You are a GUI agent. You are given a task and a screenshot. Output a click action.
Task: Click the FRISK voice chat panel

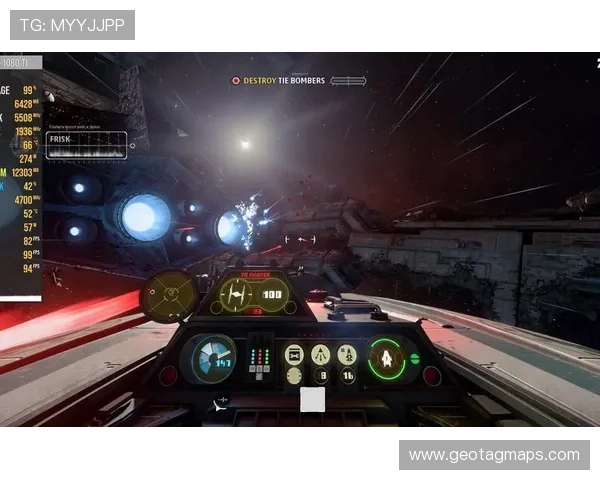(87, 146)
